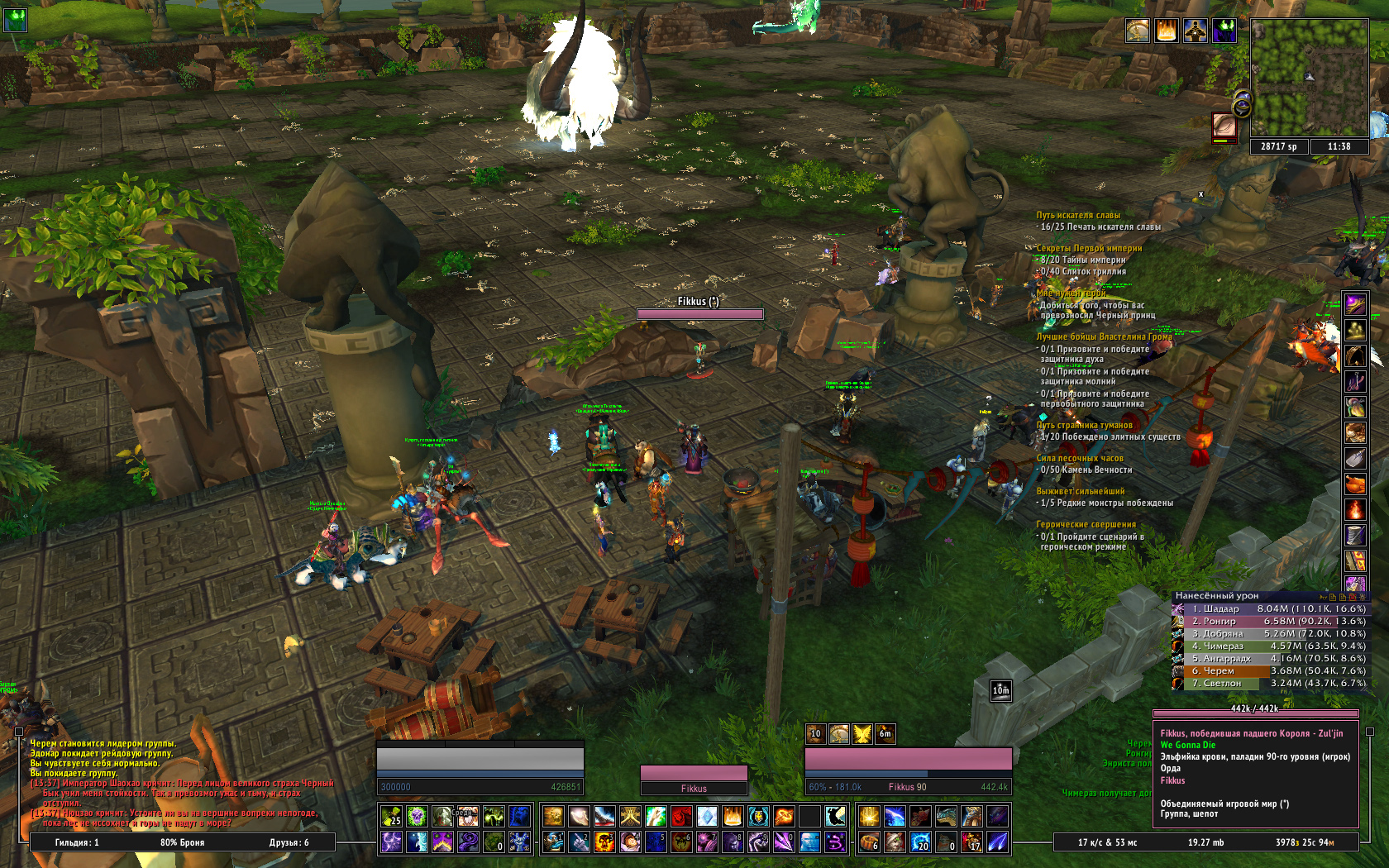The height and width of the screenshot is (868, 1389).
Task: Open the "Сила песочных часов" quest entry
Action: (x=1080, y=458)
